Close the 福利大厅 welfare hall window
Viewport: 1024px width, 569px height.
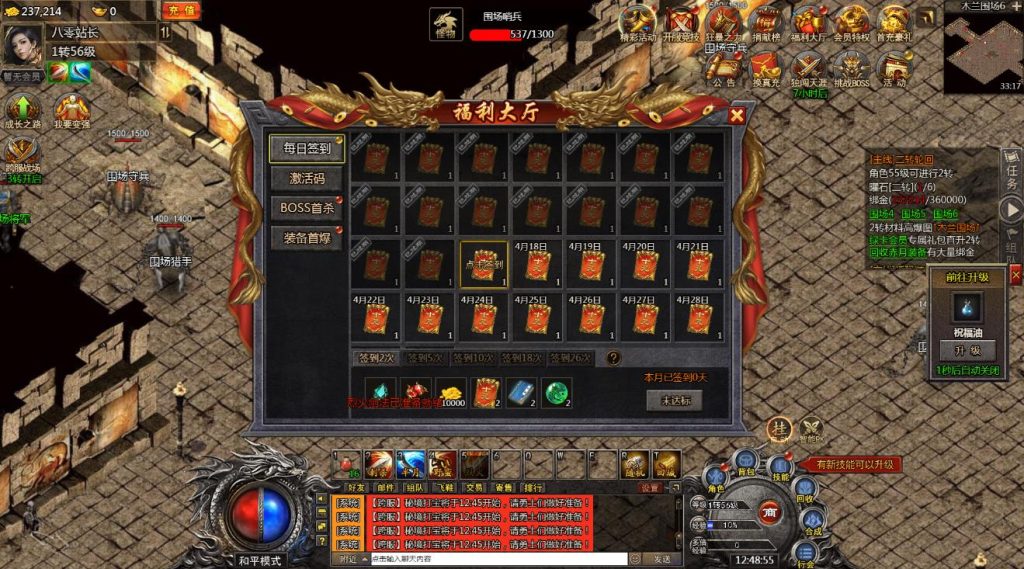point(737,115)
